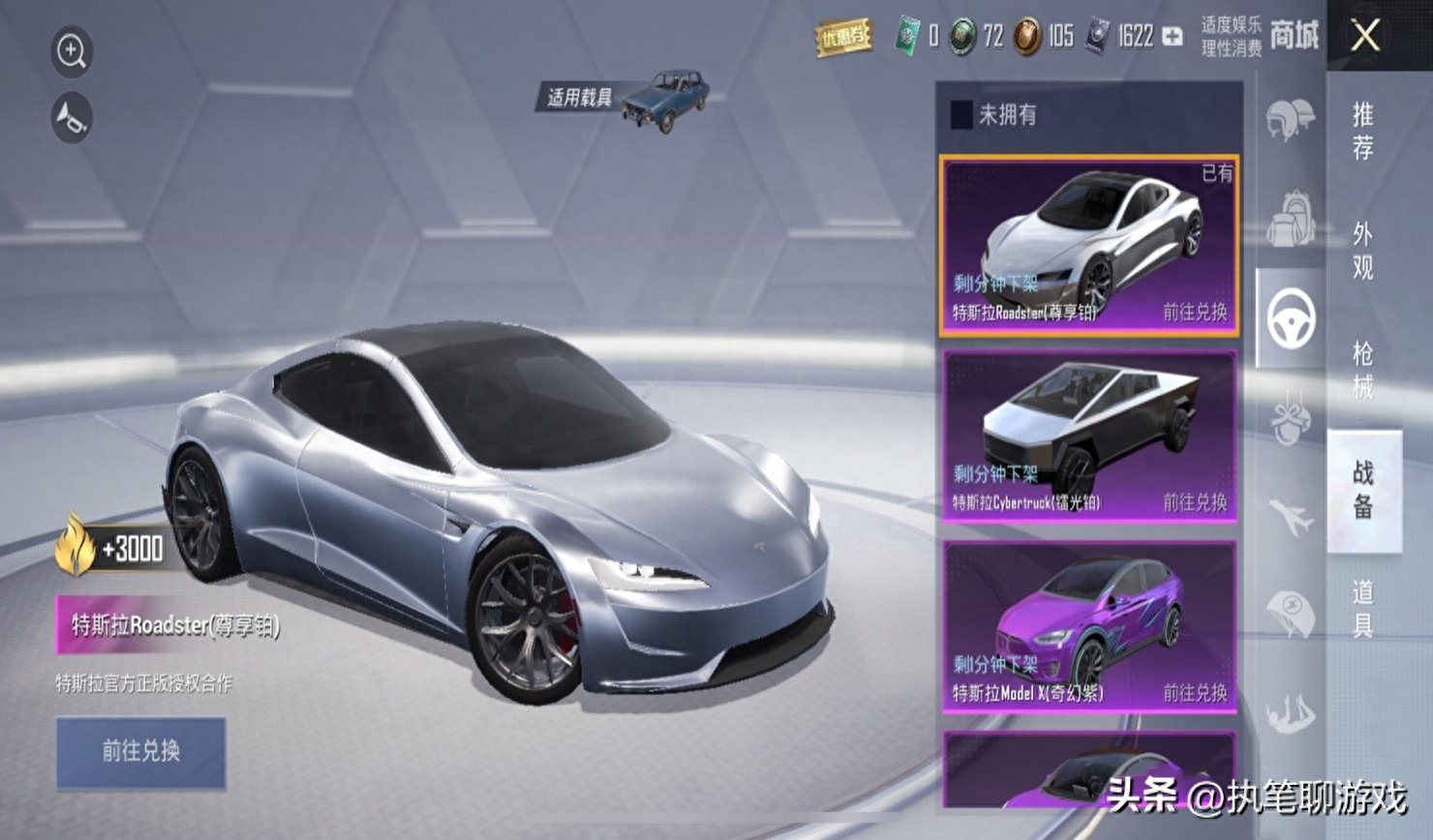Screen dimensions: 1433x840
Task: Select the steering wheel vehicle category
Action: coord(1291,318)
